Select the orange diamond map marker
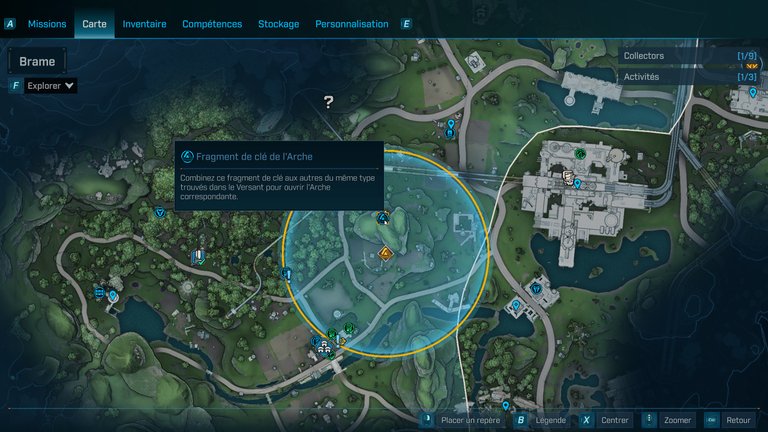 pyautogui.click(x=386, y=254)
